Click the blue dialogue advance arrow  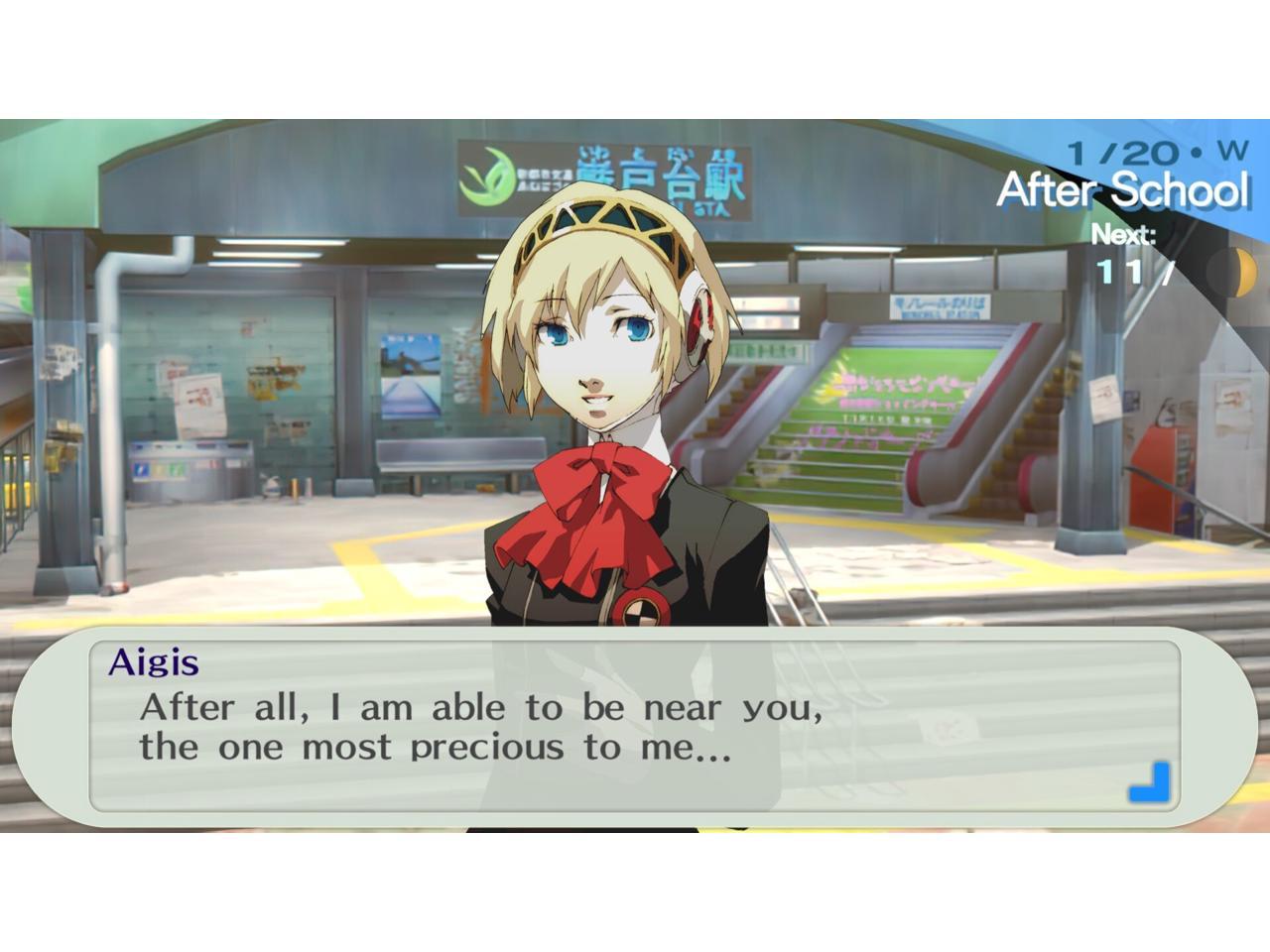pyautogui.click(x=1150, y=782)
